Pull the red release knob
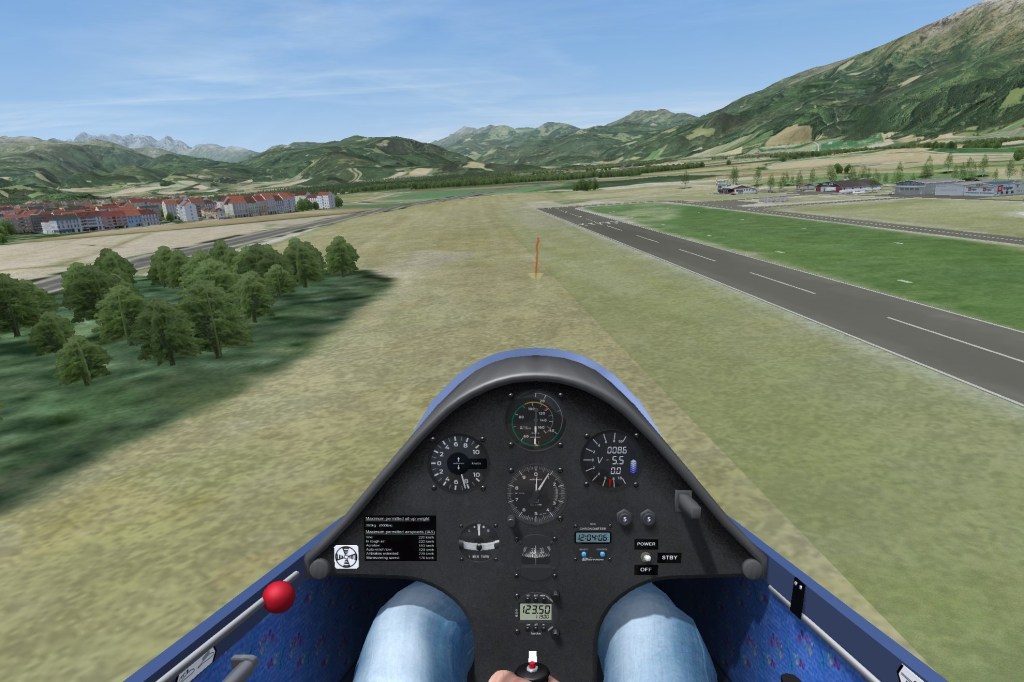 pyautogui.click(x=278, y=597)
